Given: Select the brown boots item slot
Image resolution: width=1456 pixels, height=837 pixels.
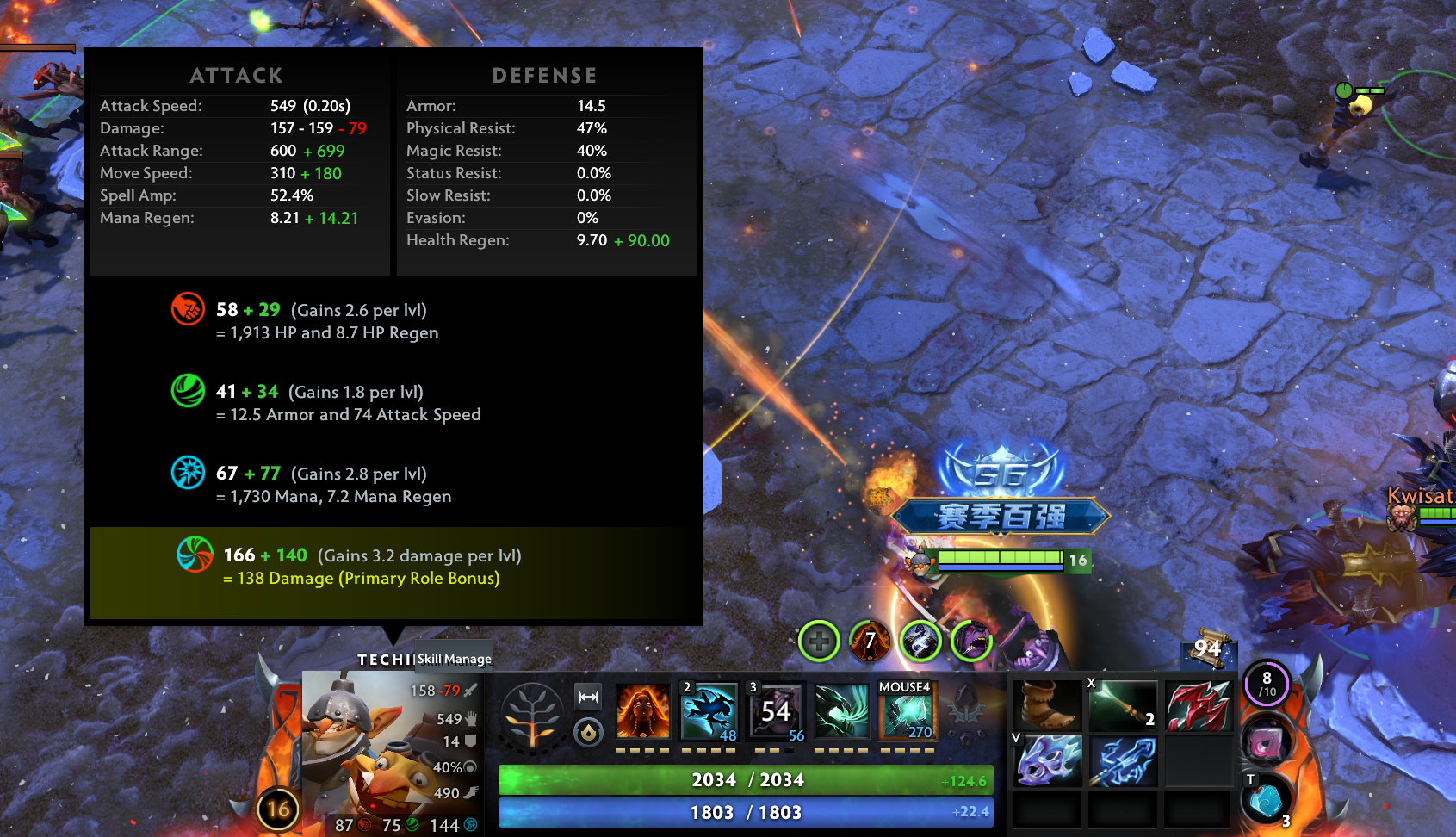Looking at the screenshot, I should [x=1047, y=704].
